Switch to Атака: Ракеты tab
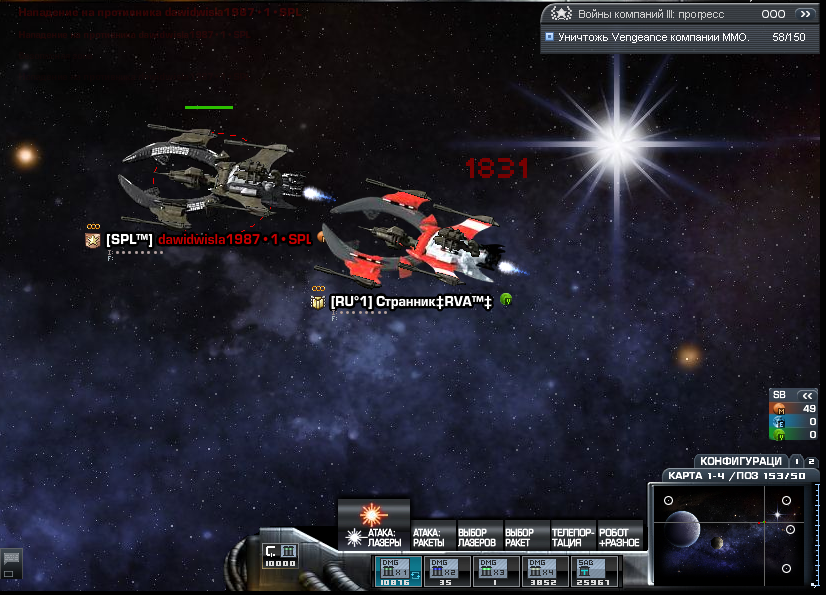 point(432,537)
